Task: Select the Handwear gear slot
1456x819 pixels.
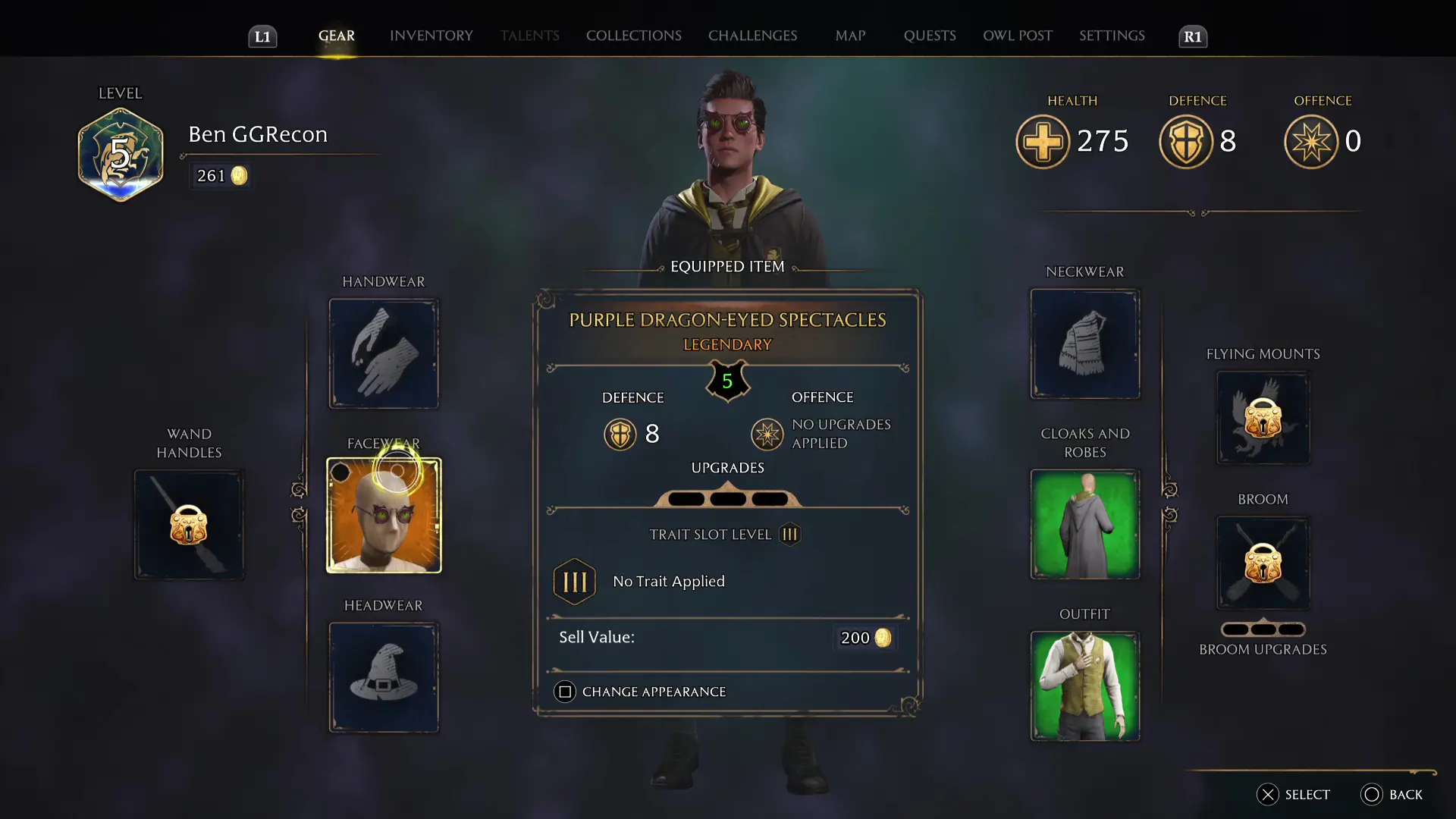Action: [384, 353]
